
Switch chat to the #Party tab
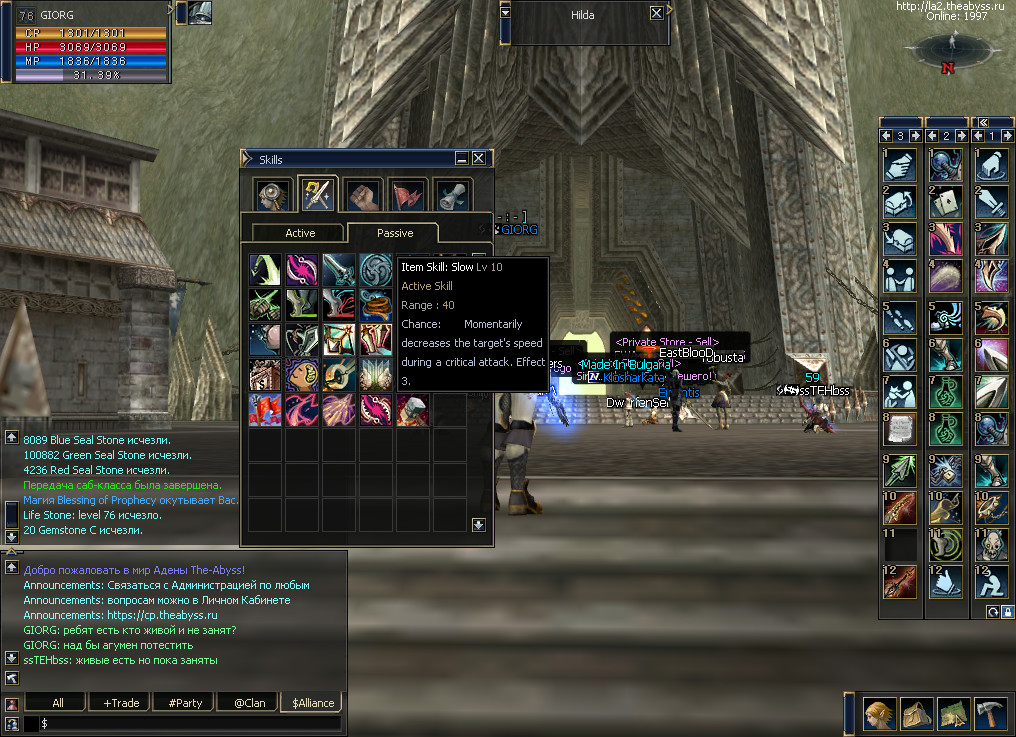pos(185,702)
